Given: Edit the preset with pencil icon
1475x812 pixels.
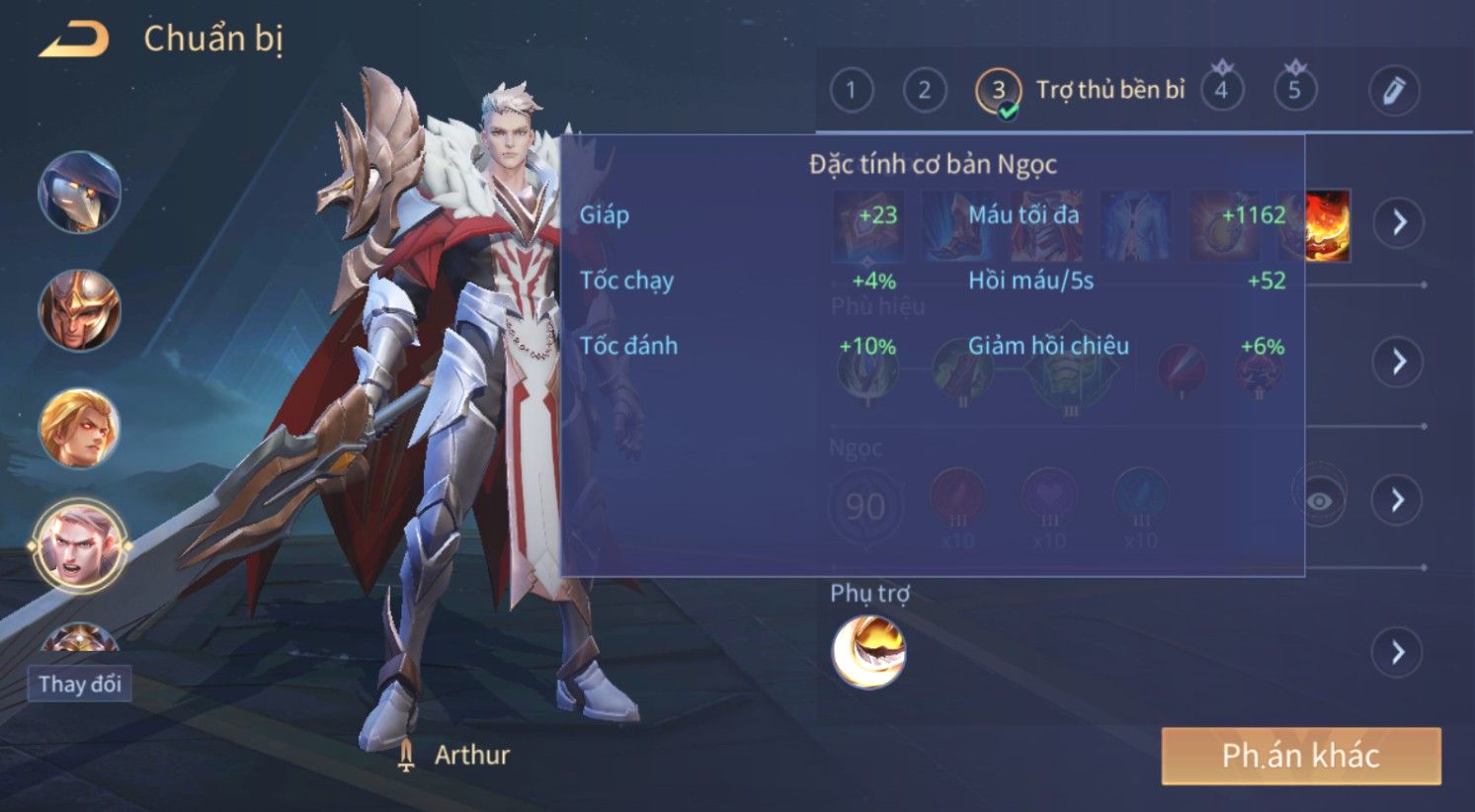Looking at the screenshot, I should click(x=1393, y=91).
